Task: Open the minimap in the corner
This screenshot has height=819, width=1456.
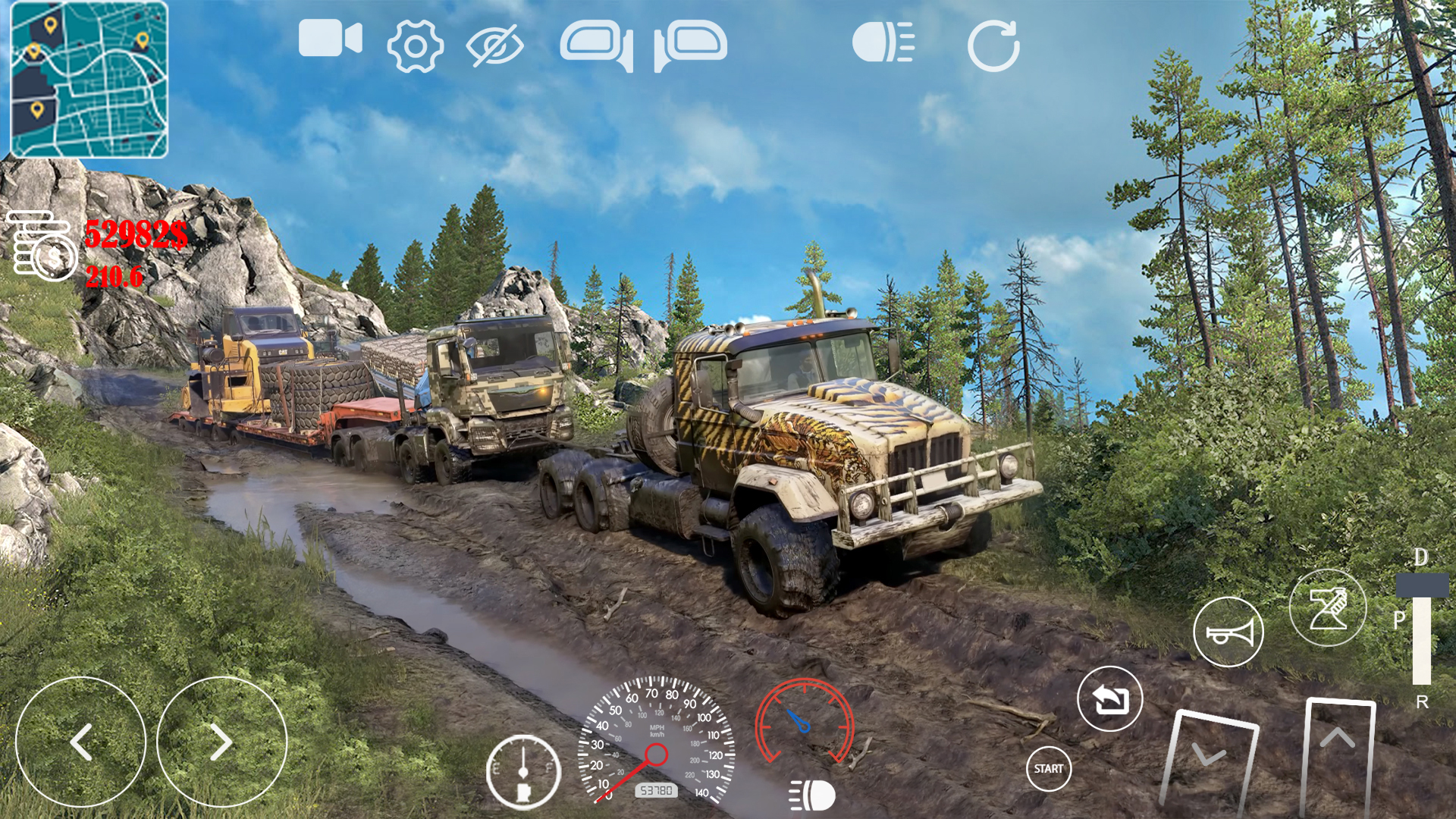Action: pyautogui.click(x=89, y=80)
